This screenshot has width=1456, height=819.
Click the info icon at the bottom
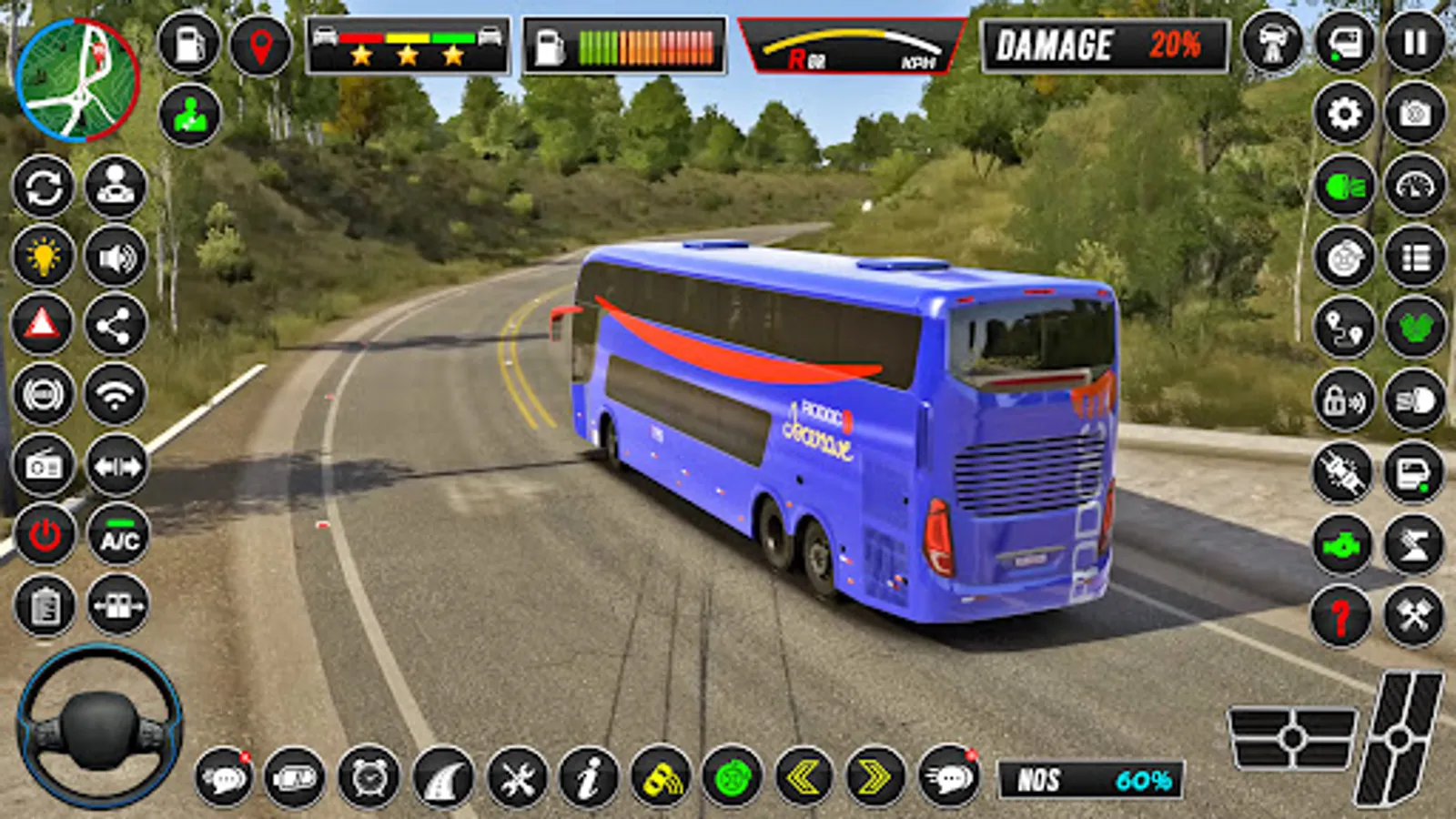(x=587, y=778)
